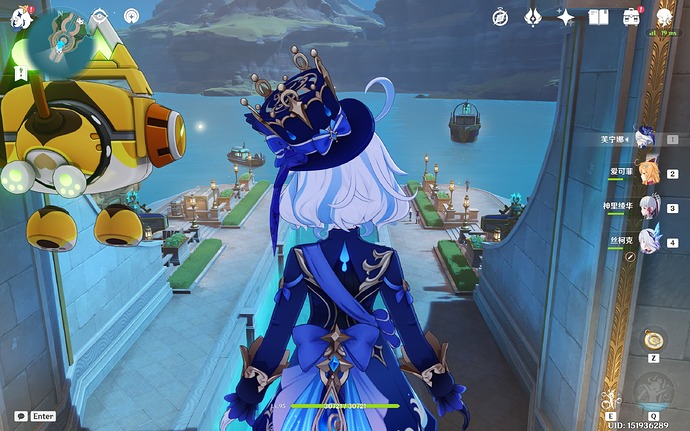Switch to party member 神里绫华
The image size is (690, 431).
pyautogui.click(x=648, y=207)
